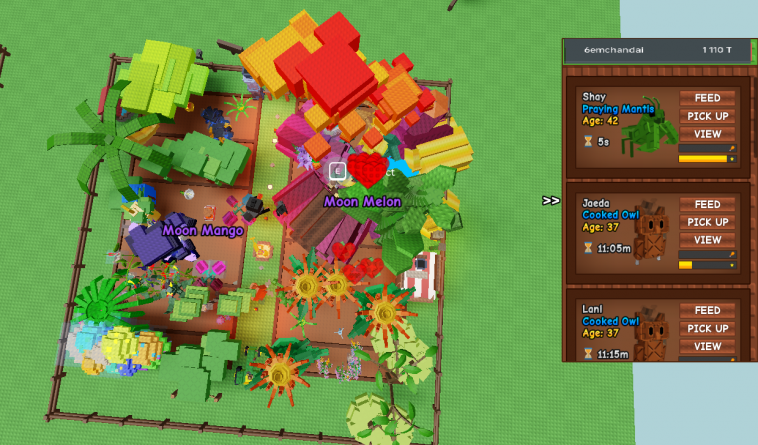This screenshot has height=445, width=758.
Task: Collapse the pet panel with the double arrow
Action: pyautogui.click(x=551, y=201)
